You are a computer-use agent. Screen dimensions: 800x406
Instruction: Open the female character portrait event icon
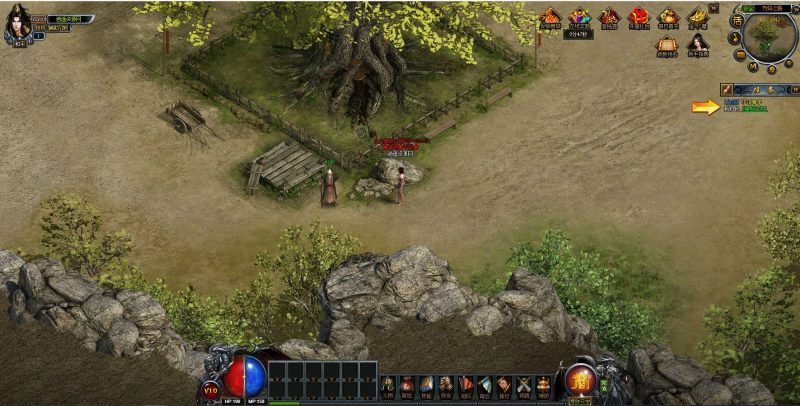click(697, 44)
